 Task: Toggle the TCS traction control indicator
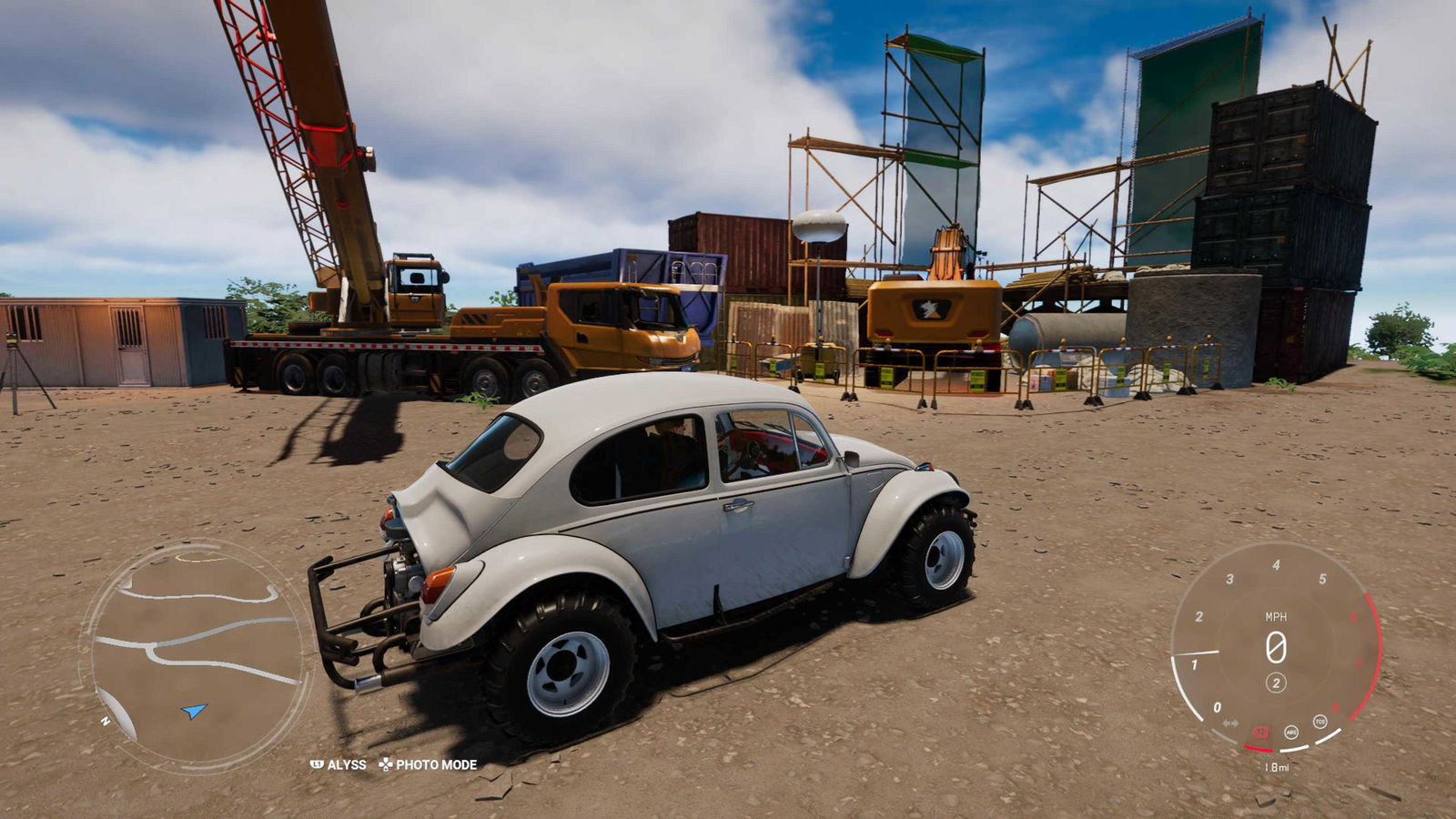(x=1319, y=722)
